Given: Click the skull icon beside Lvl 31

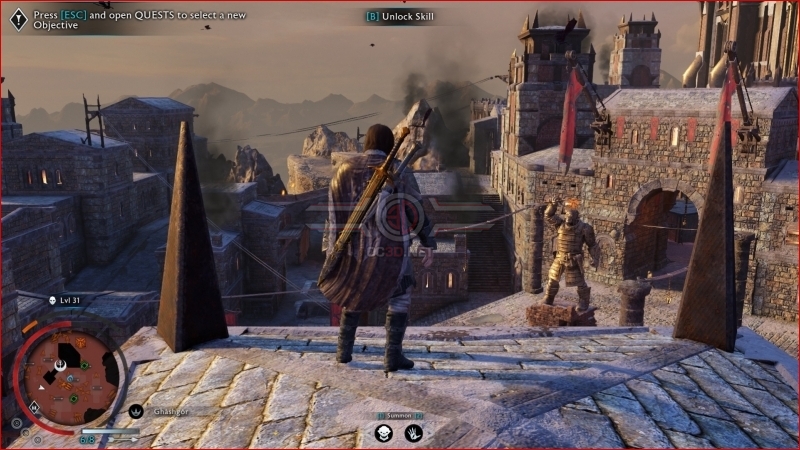Looking at the screenshot, I should point(52,300).
